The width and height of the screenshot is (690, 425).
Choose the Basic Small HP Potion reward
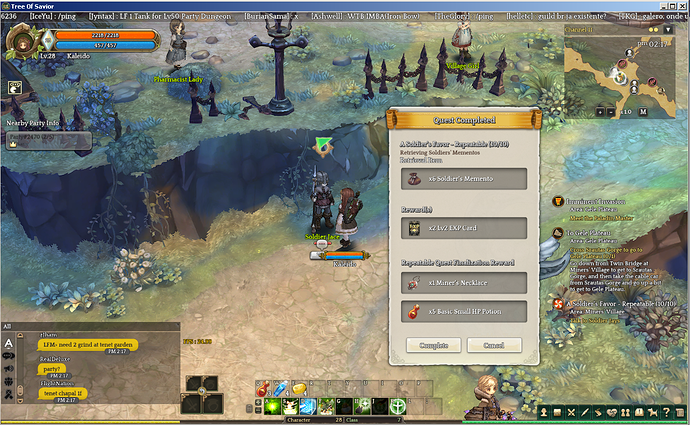coord(464,312)
